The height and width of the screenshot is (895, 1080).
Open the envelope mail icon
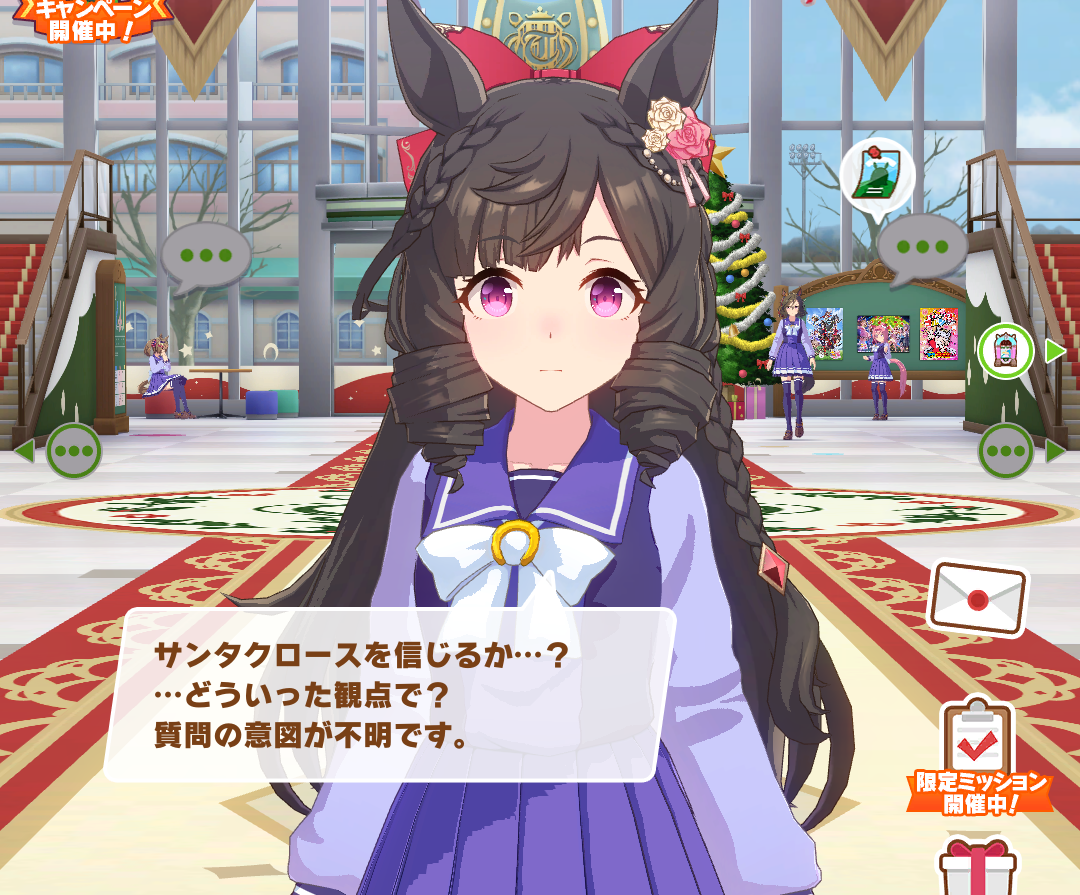[977, 597]
